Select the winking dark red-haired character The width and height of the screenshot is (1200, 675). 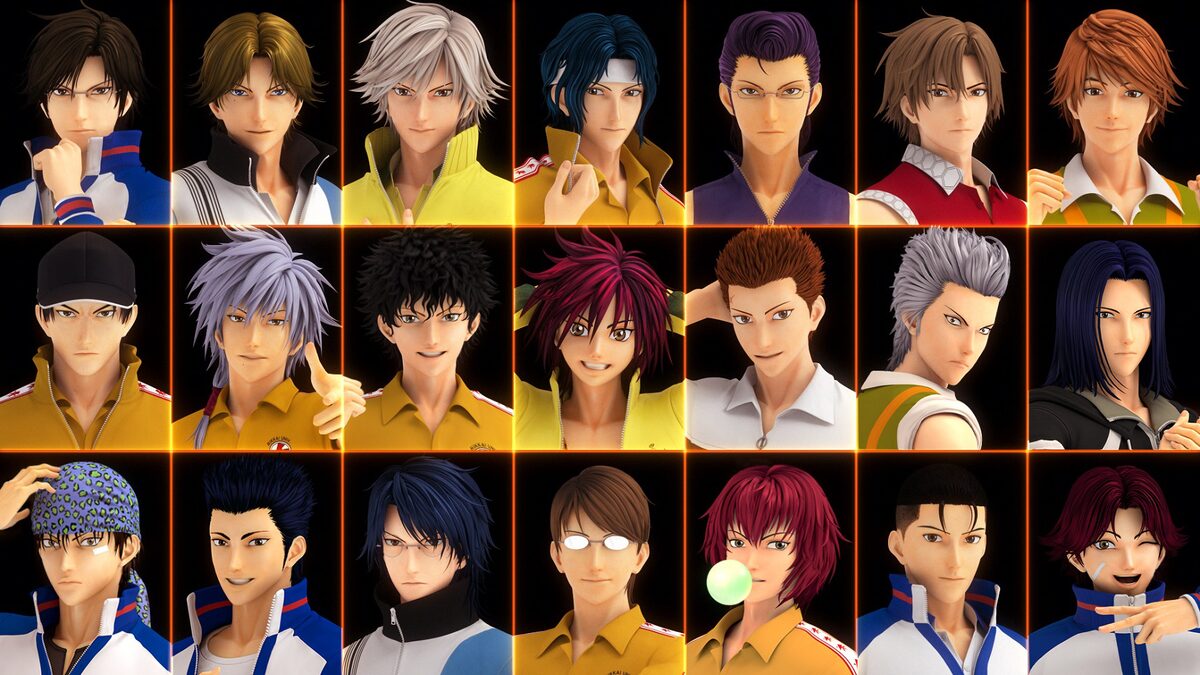point(1114,563)
